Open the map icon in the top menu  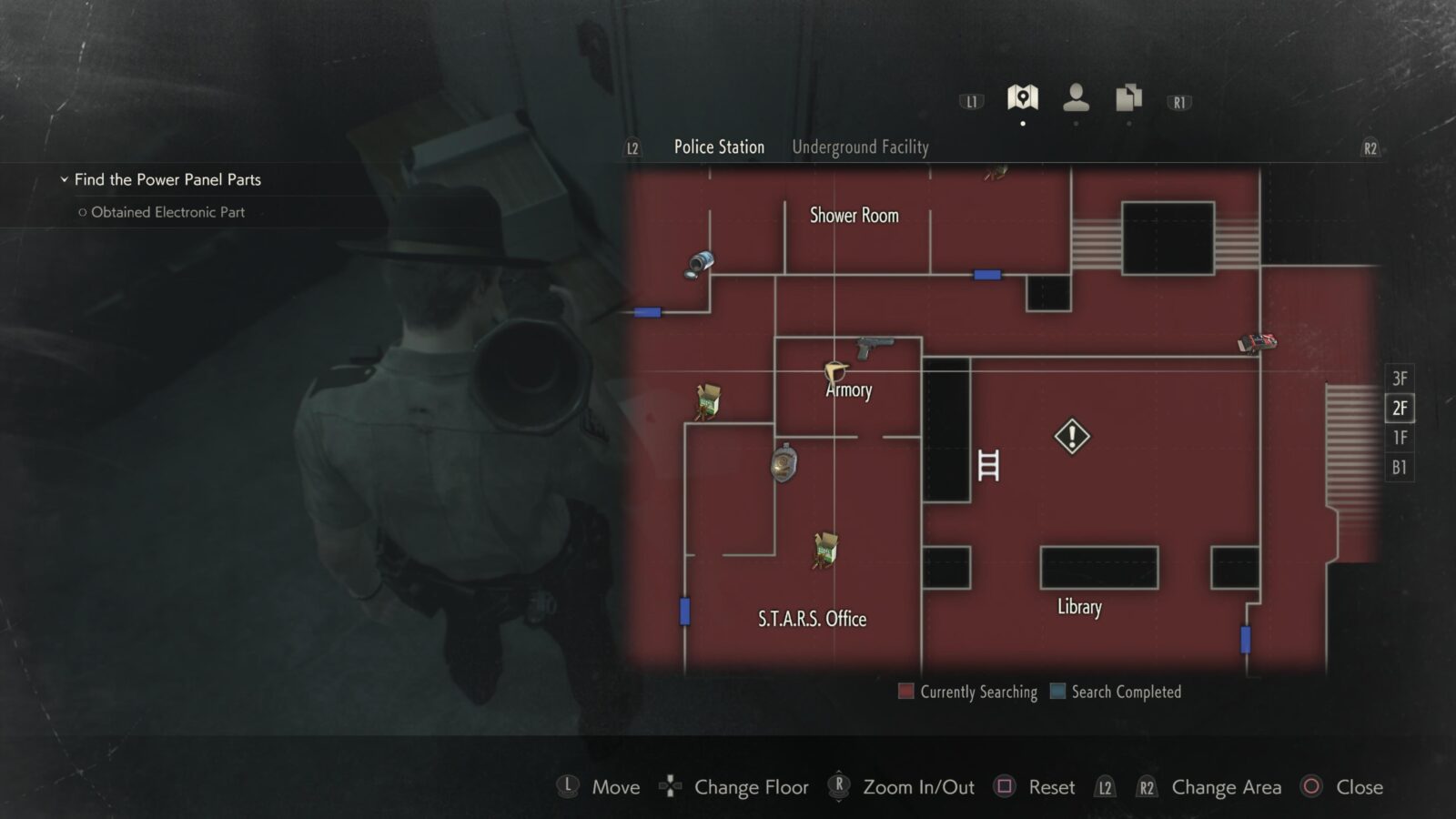click(x=1023, y=95)
